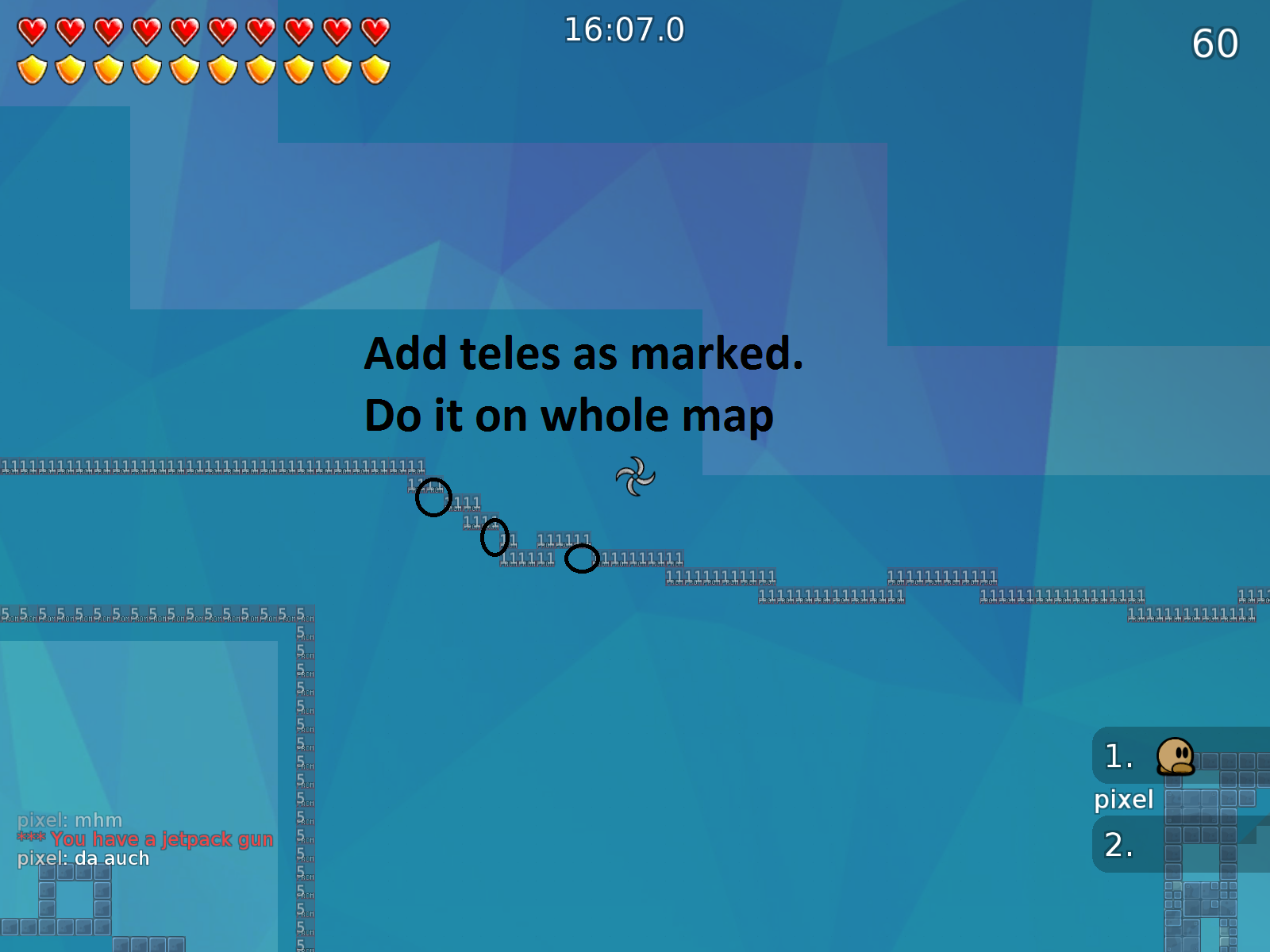Click the fifth heart icon from the left
Image resolution: width=1270 pixels, height=952 pixels.
(185, 30)
